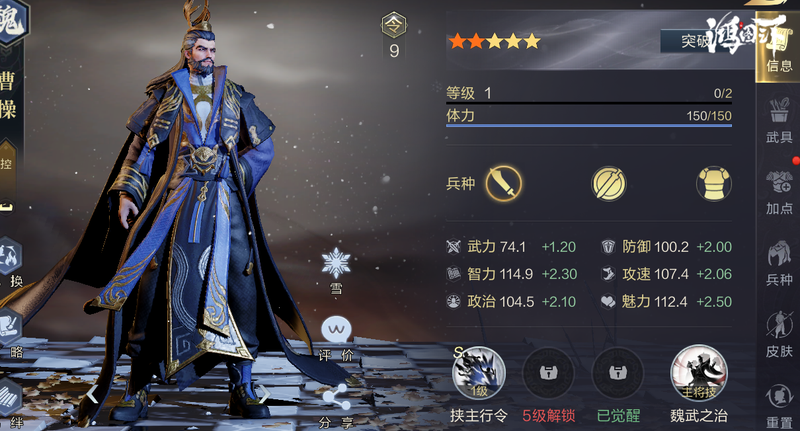
Task: Open the 加点 stat points tab
Action: [779, 192]
